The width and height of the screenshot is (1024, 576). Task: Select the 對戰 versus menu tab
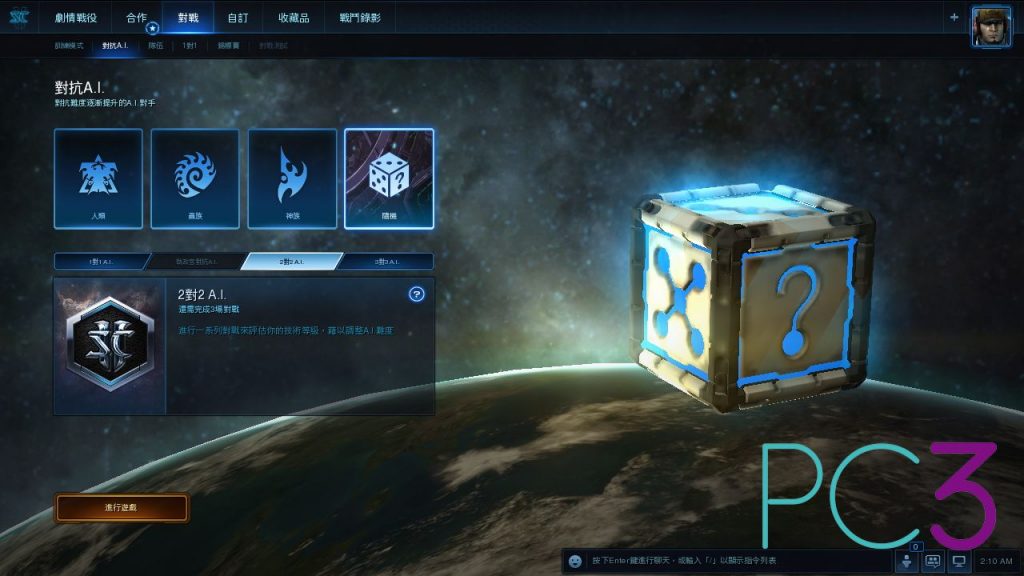[x=188, y=18]
